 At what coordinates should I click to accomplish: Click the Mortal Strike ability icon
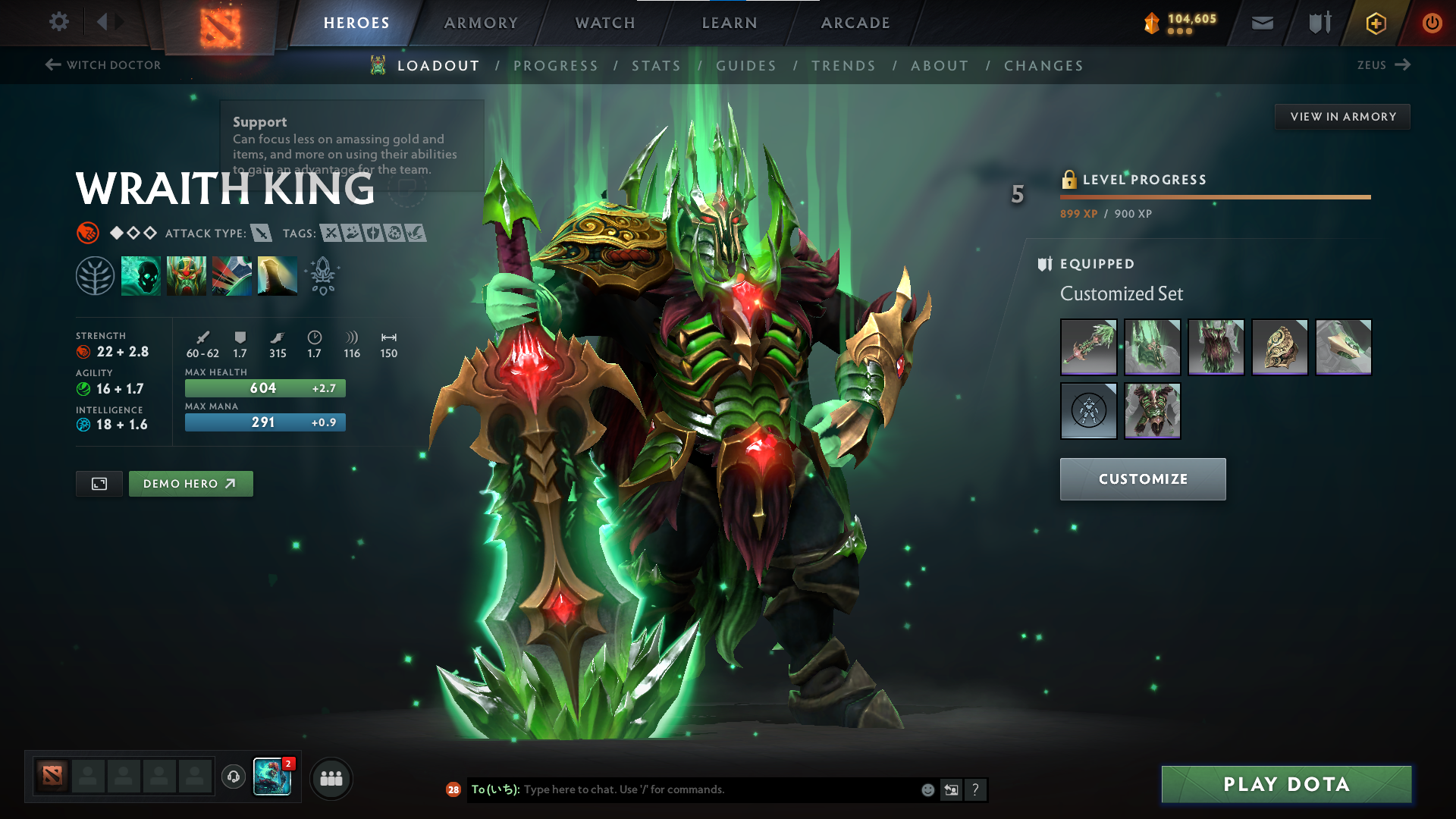[231, 275]
